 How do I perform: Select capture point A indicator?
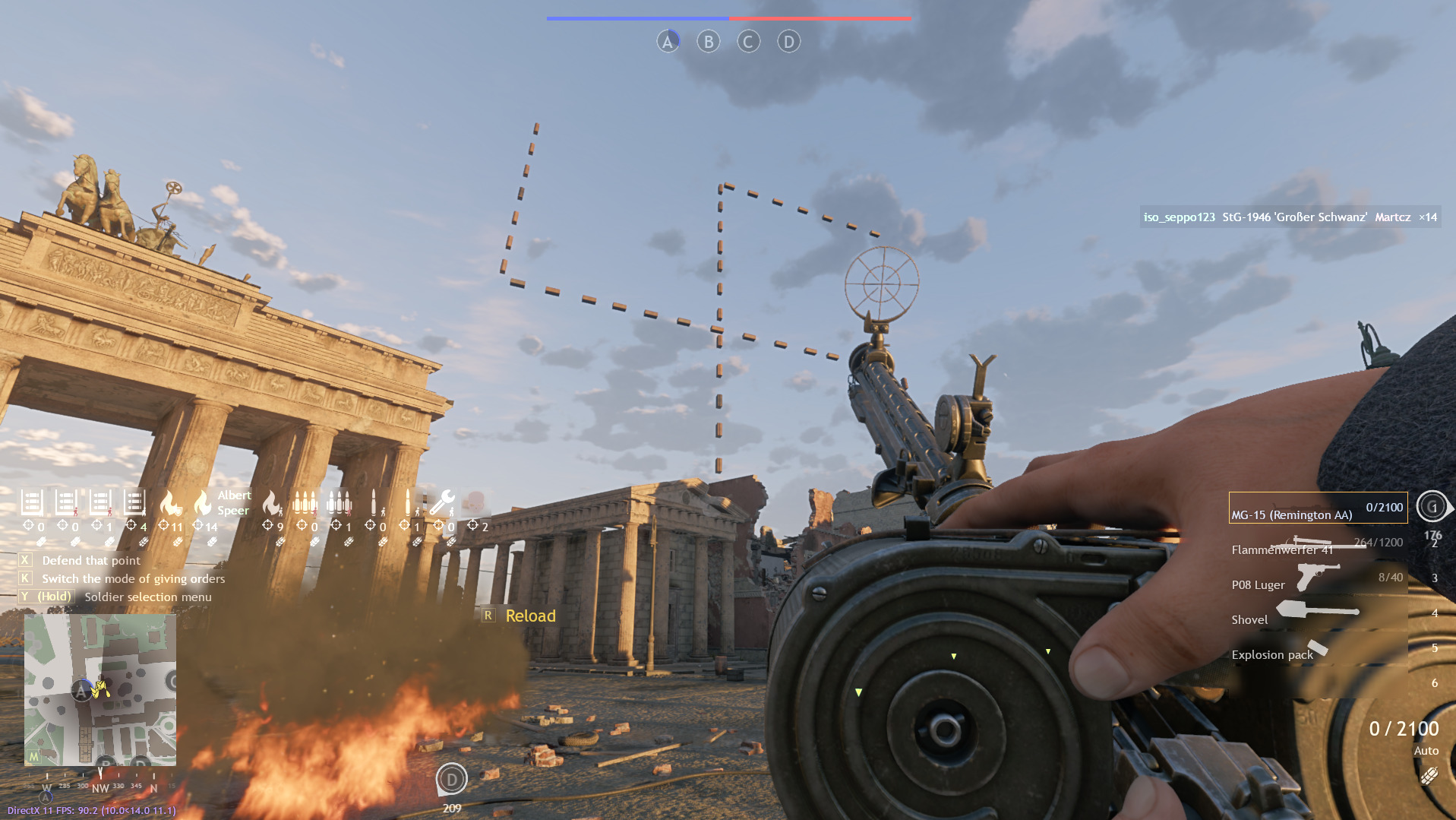tap(668, 42)
